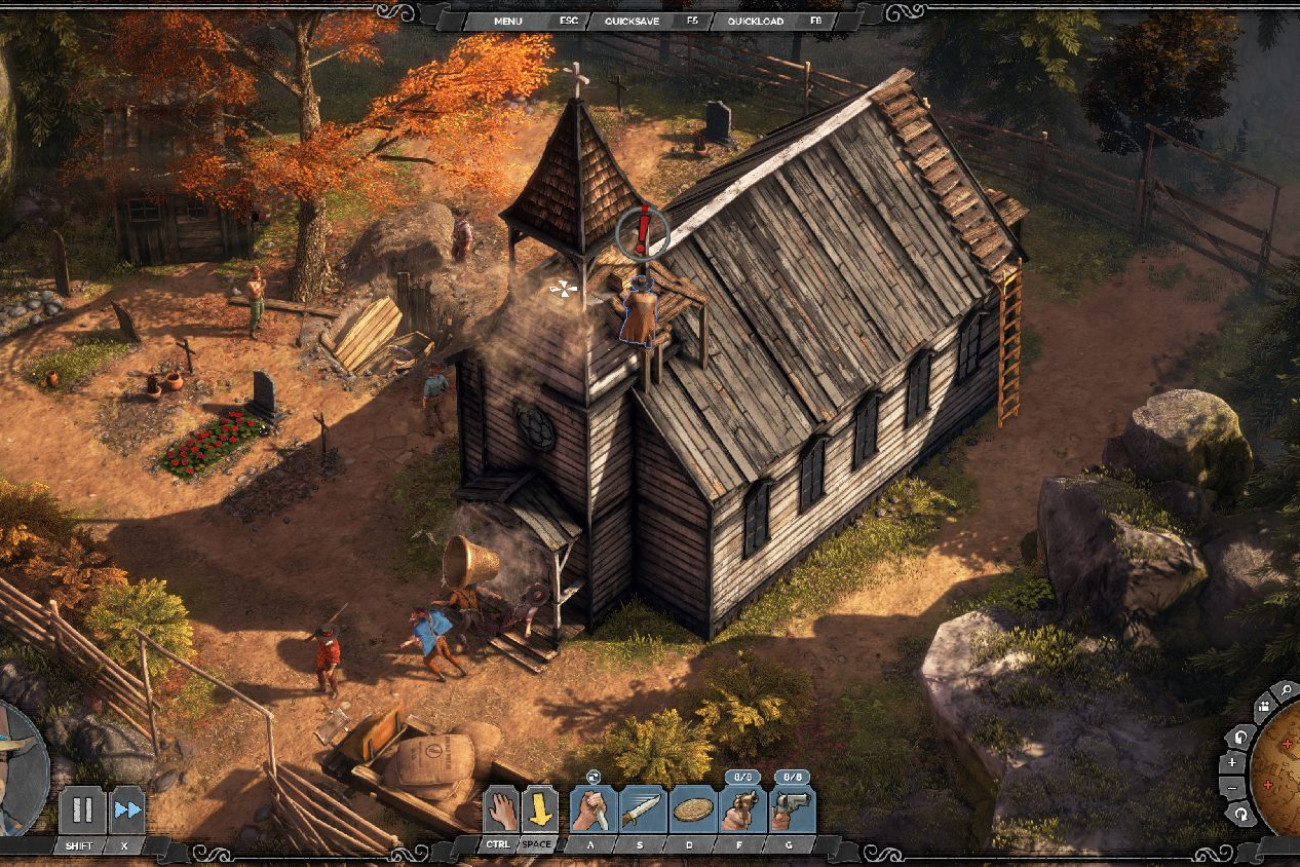The width and height of the screenshot is (1300, 867).
Task: Select the throwing knife ability
Action: pos(643,810)
